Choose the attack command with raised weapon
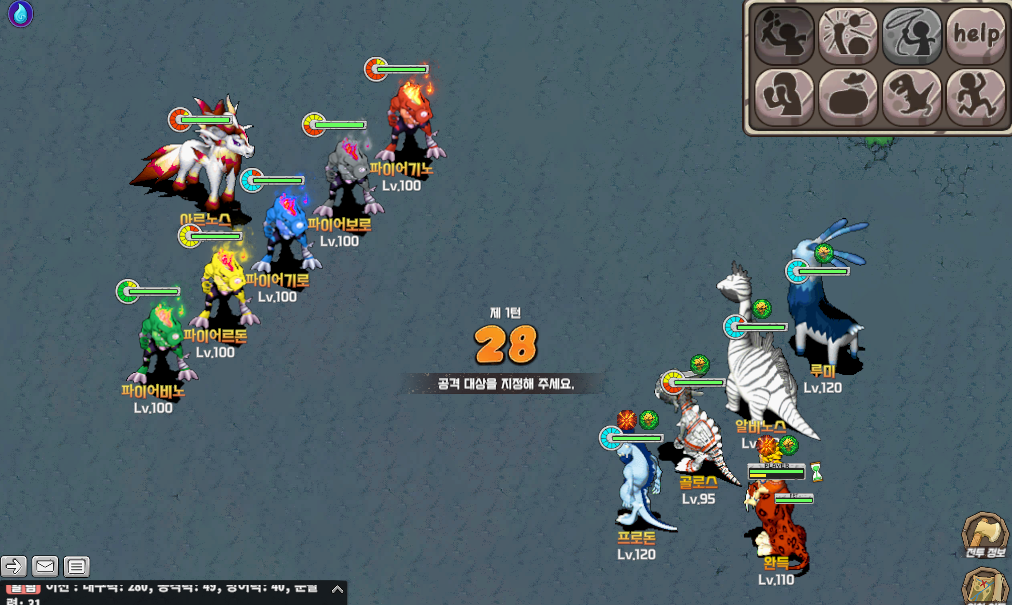 [x=783, y=35]
